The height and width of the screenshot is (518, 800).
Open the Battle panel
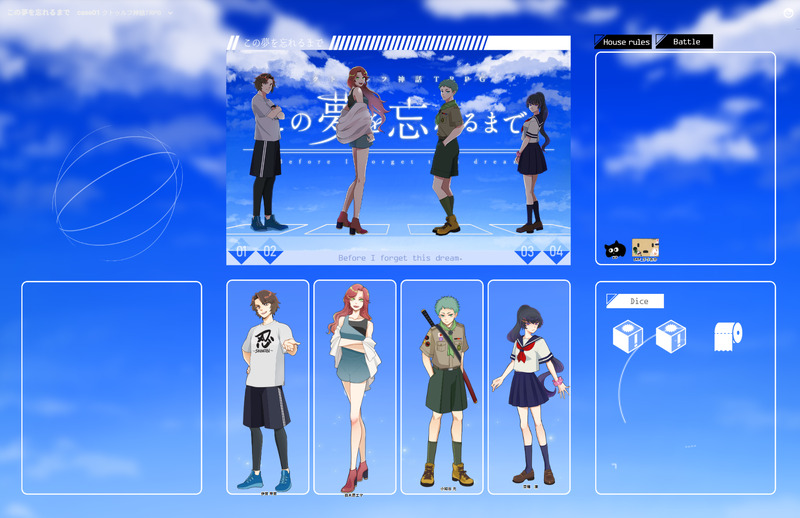pyautogui.click(x=685, y=42)
